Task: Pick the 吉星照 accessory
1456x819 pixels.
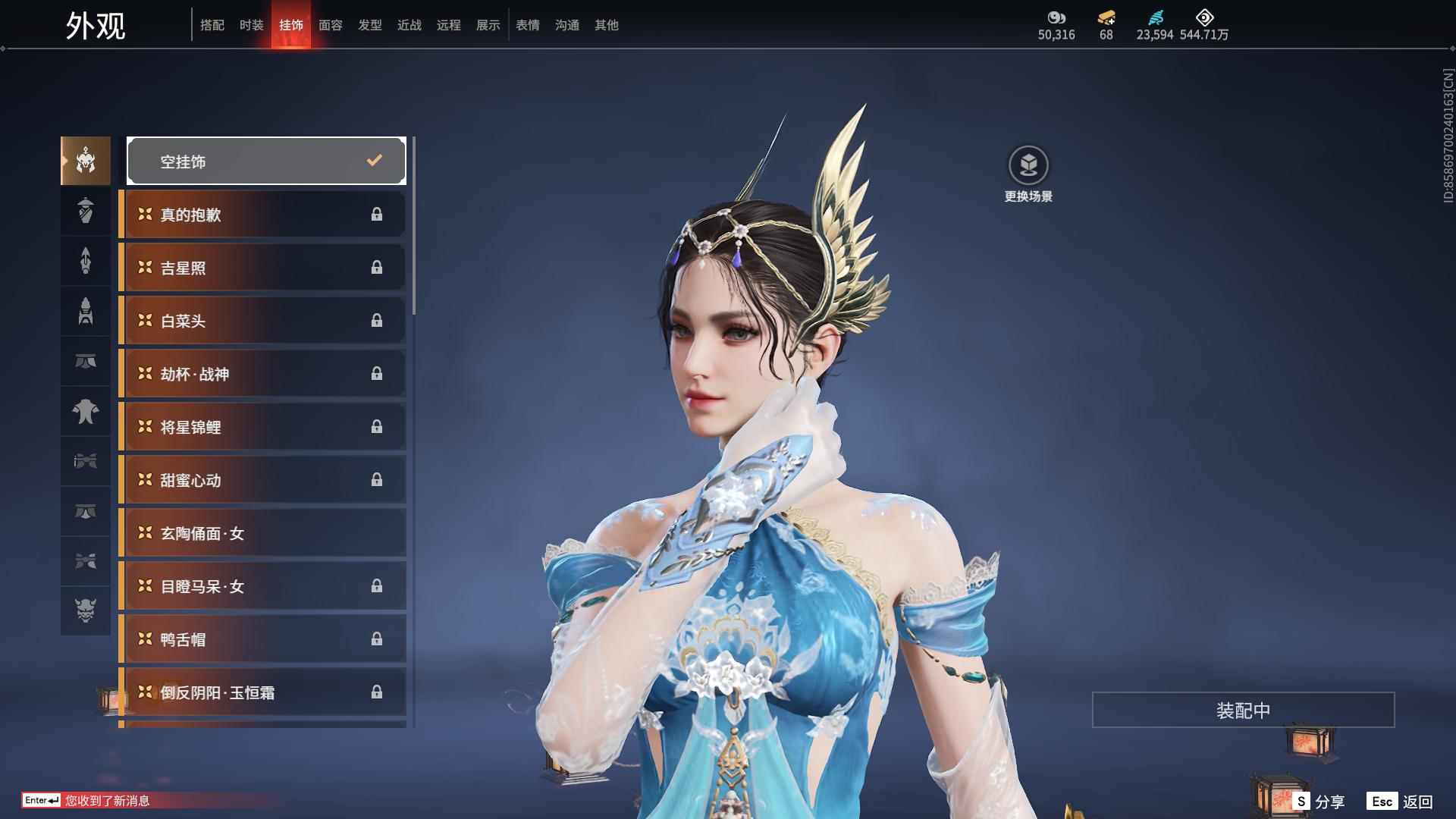Action: [x=264, y=268]
